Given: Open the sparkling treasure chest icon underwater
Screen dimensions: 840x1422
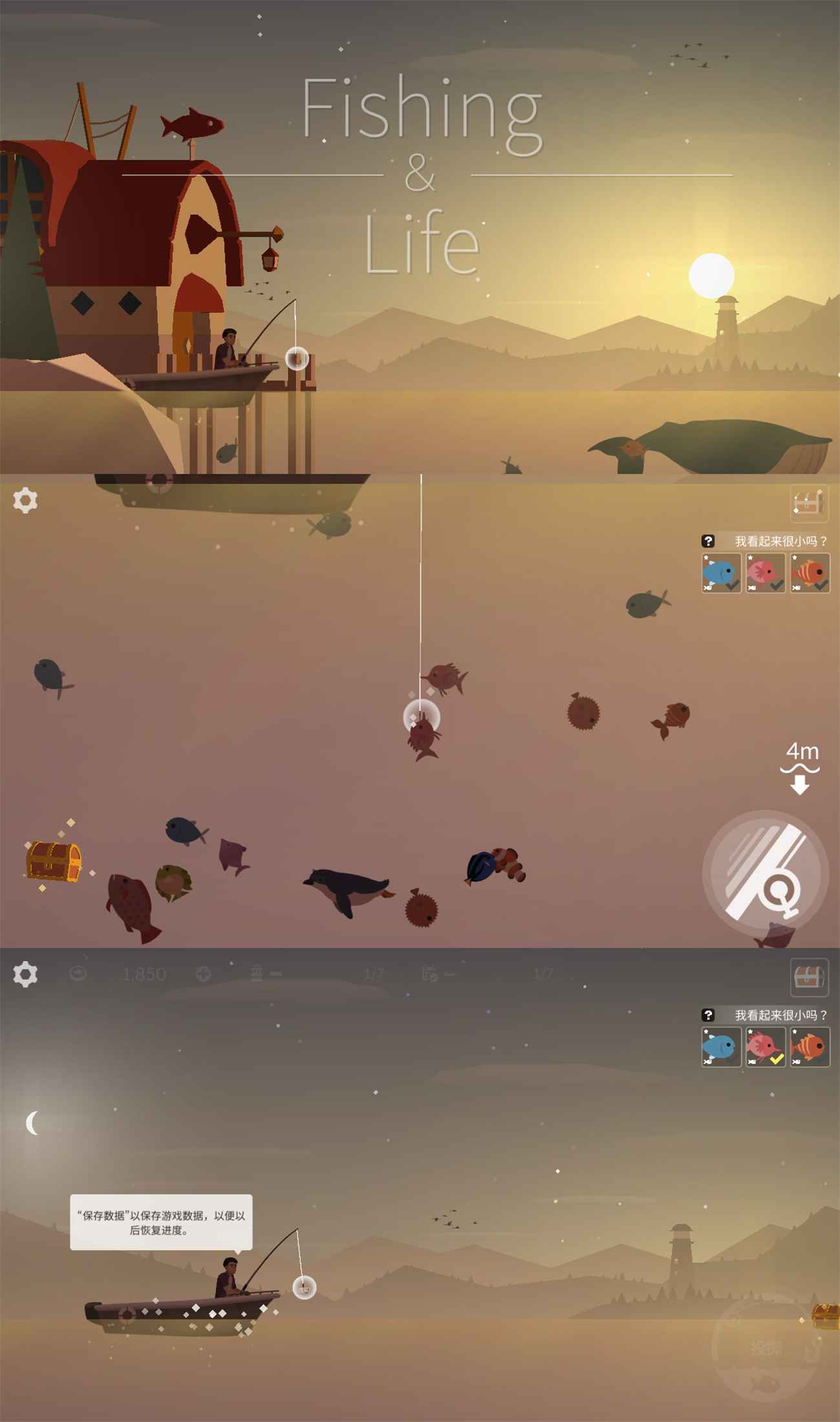Looking at the screenshot, I should click(54, 860).
